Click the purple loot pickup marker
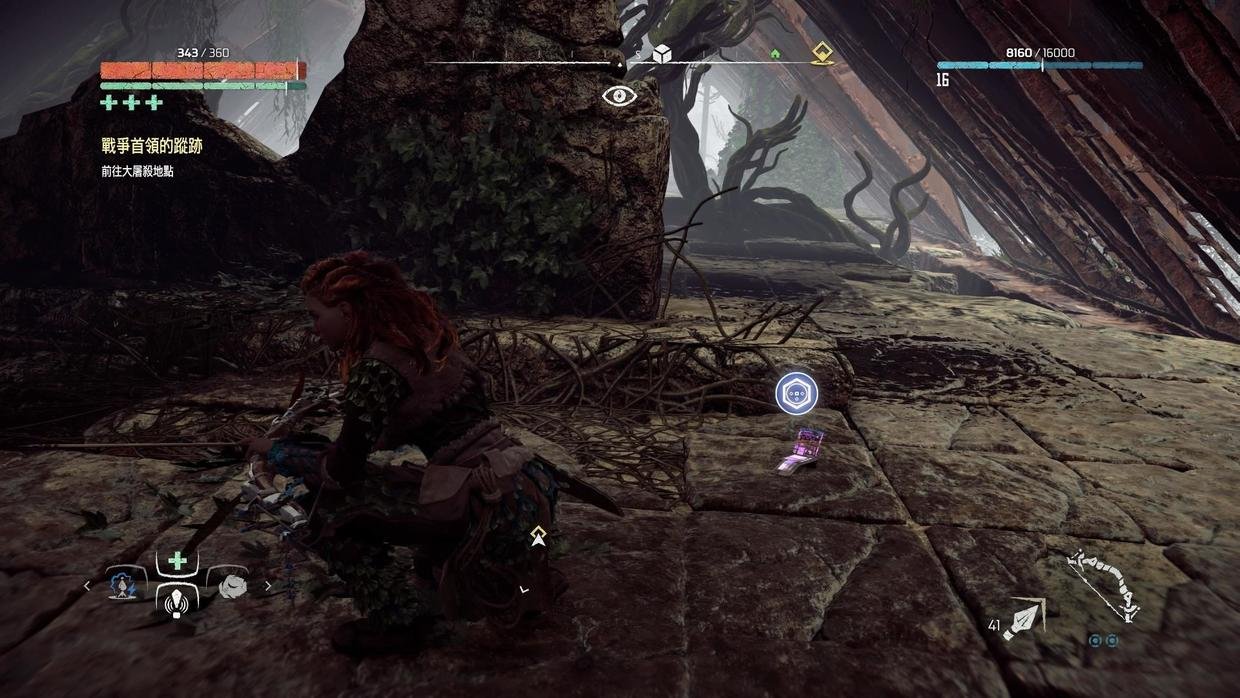Image resolution: width=1240 pixels, height=698 pixels. click(x=797, y=393)
